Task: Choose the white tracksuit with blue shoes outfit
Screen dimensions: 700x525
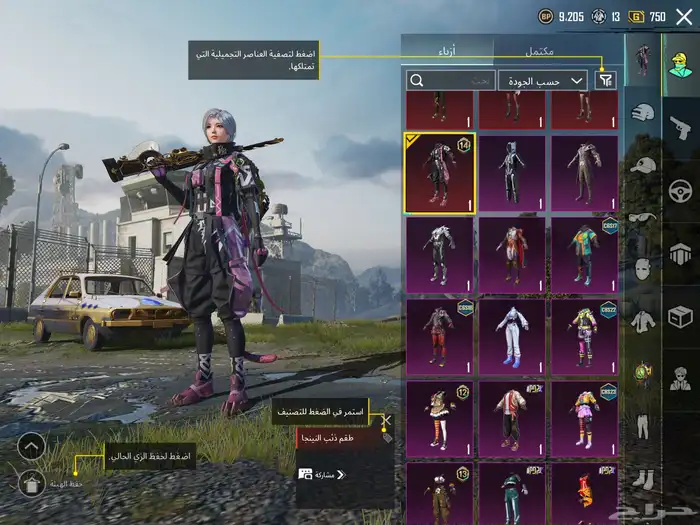Action: pyautogui.click(x=512, y=337)
